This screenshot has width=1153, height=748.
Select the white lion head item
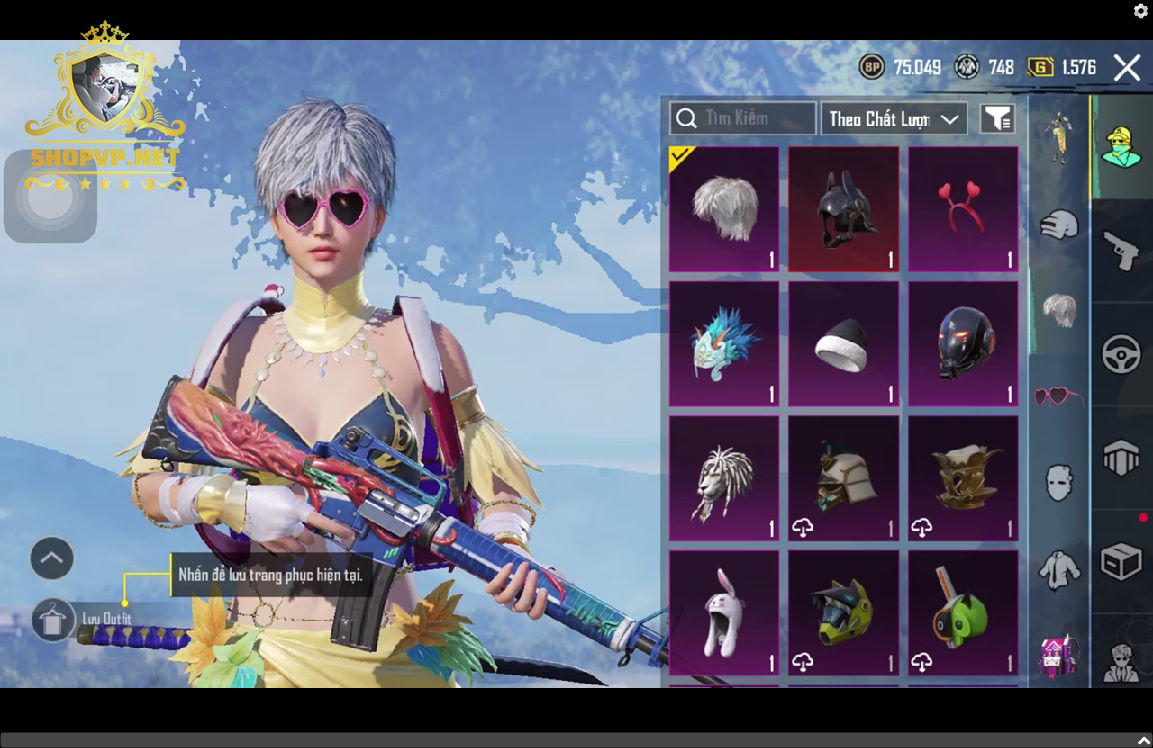click(x=724, y=478)
